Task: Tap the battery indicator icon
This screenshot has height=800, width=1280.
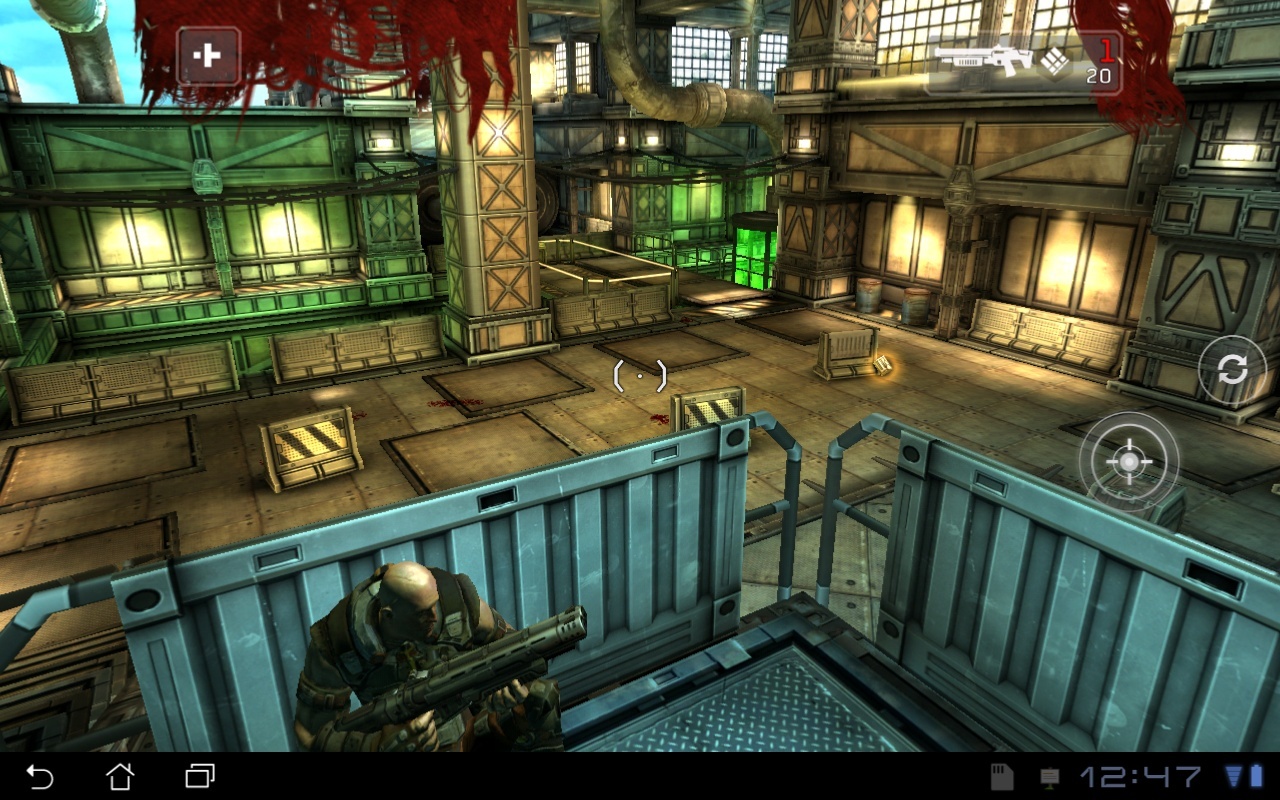Action: (1258, 777)
